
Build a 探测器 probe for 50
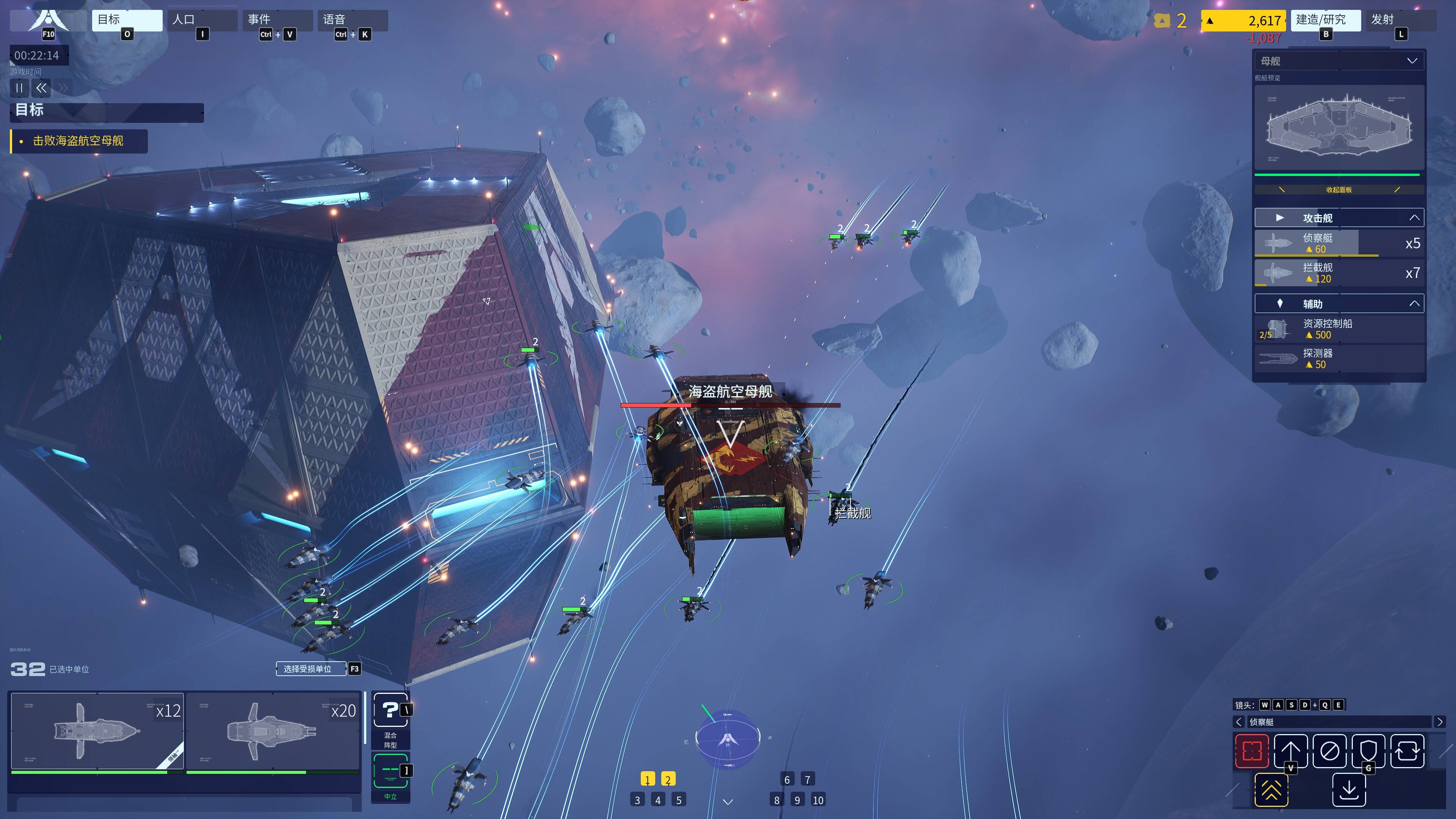1338,359
